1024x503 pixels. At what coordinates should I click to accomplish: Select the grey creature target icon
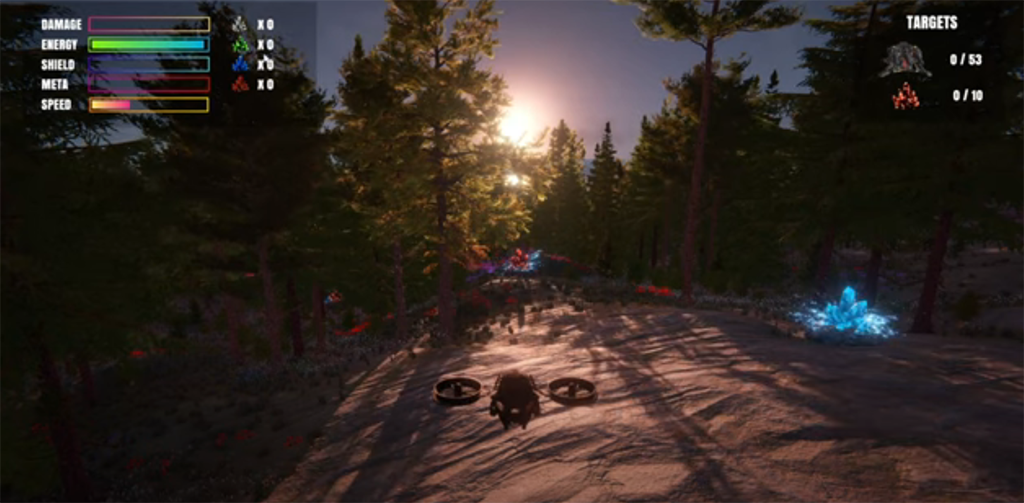point(904,60)
